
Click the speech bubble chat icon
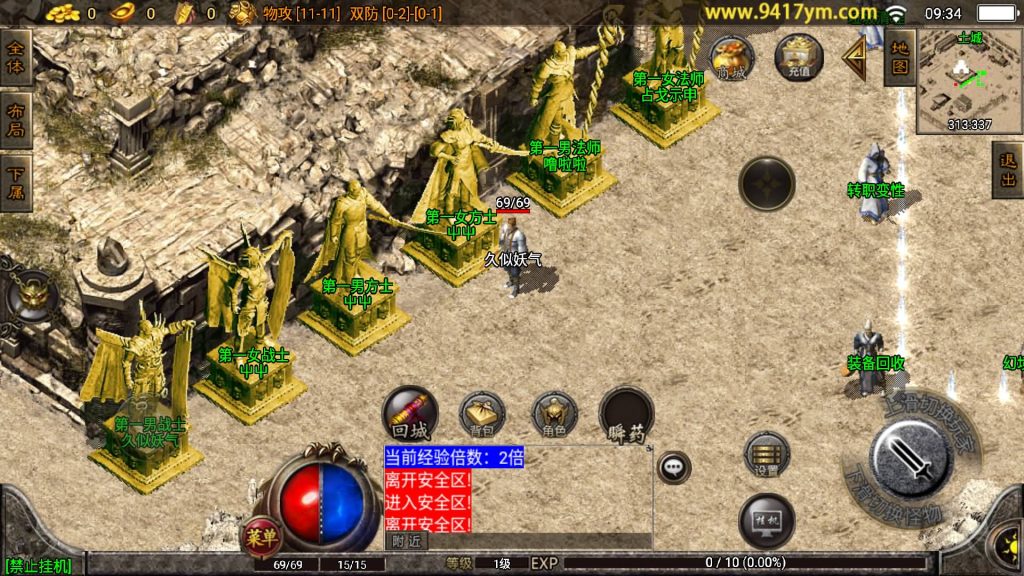[x=674, y=466]
